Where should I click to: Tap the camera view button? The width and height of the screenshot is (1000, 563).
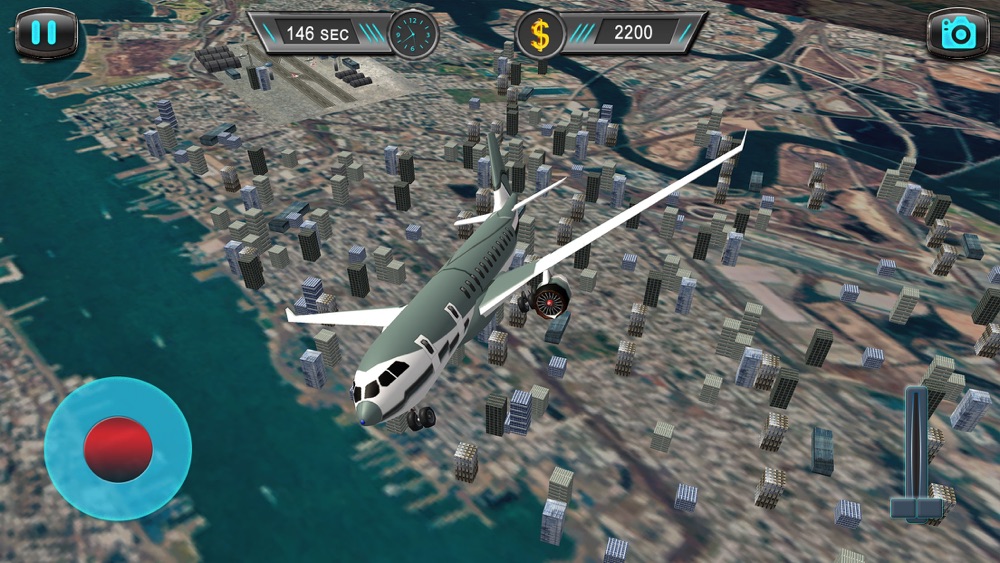click(x=957, y=34)
